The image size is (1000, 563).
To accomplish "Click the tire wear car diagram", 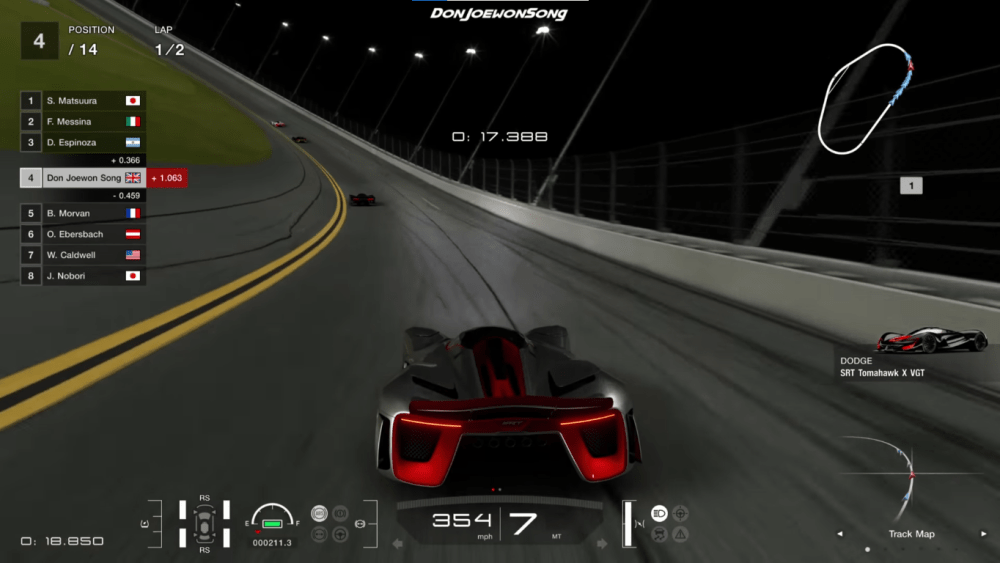I will tap(204, 522).
